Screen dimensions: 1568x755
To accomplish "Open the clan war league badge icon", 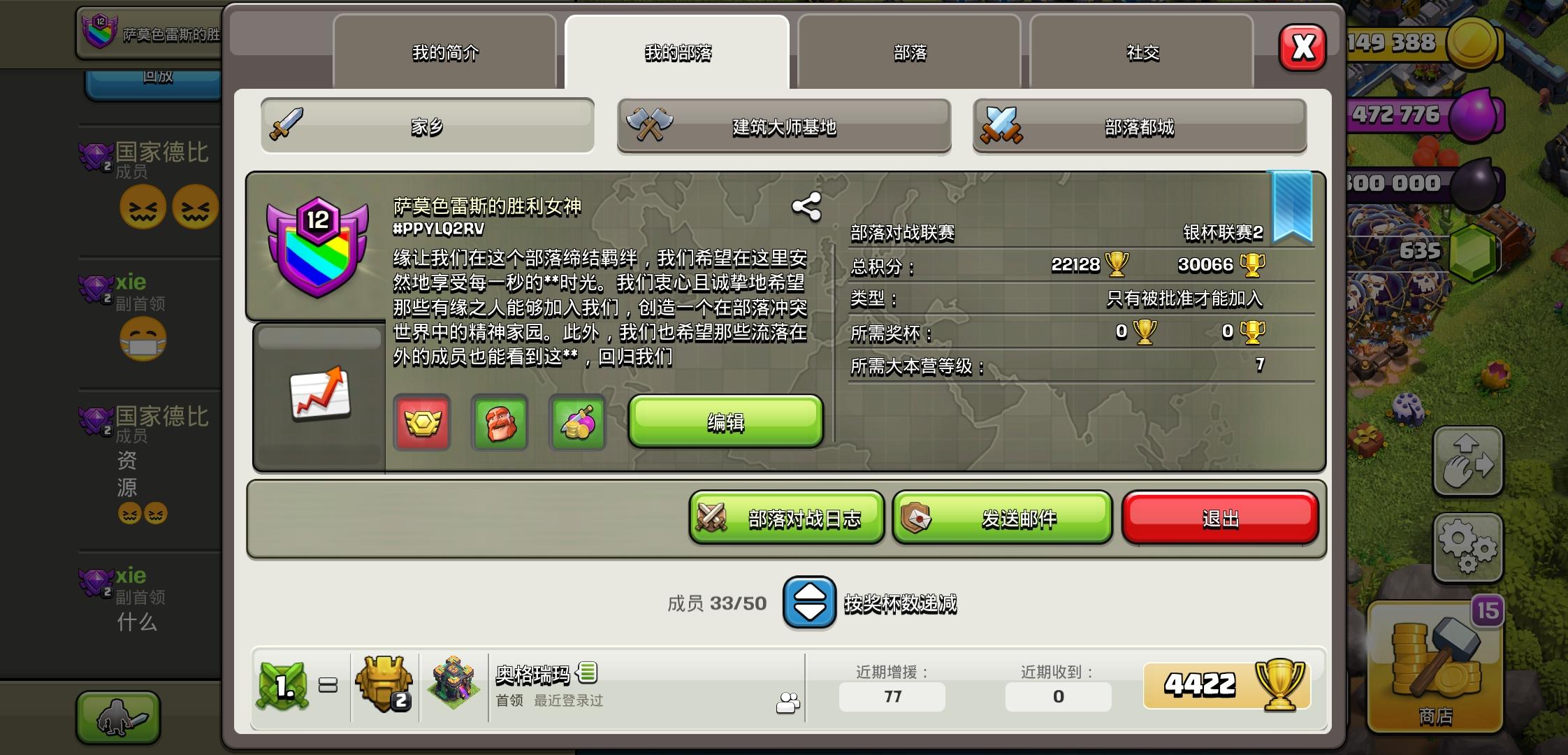I will click(422, 423).
